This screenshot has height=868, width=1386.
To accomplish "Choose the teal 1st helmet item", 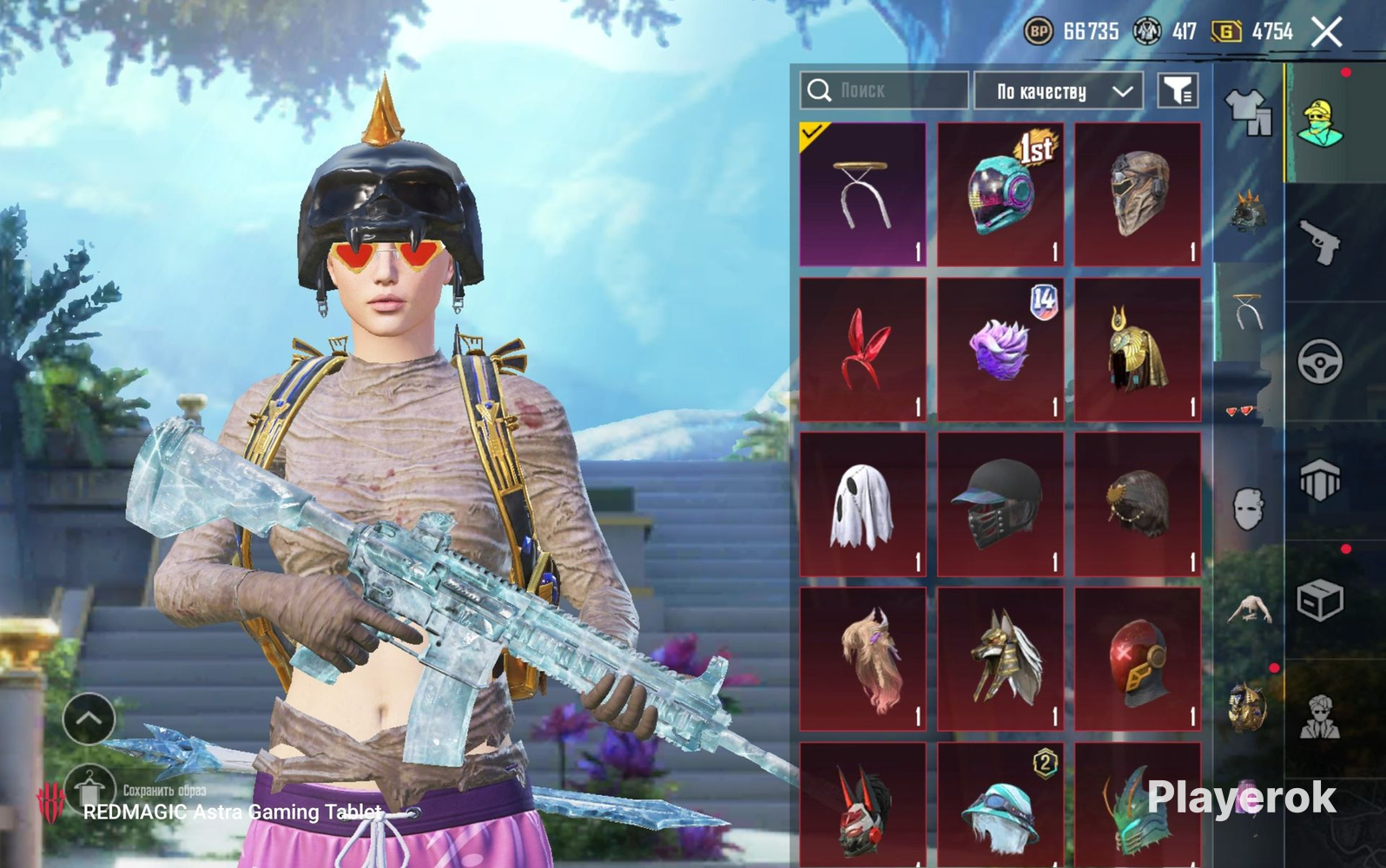I will (x=1000, y=194).
